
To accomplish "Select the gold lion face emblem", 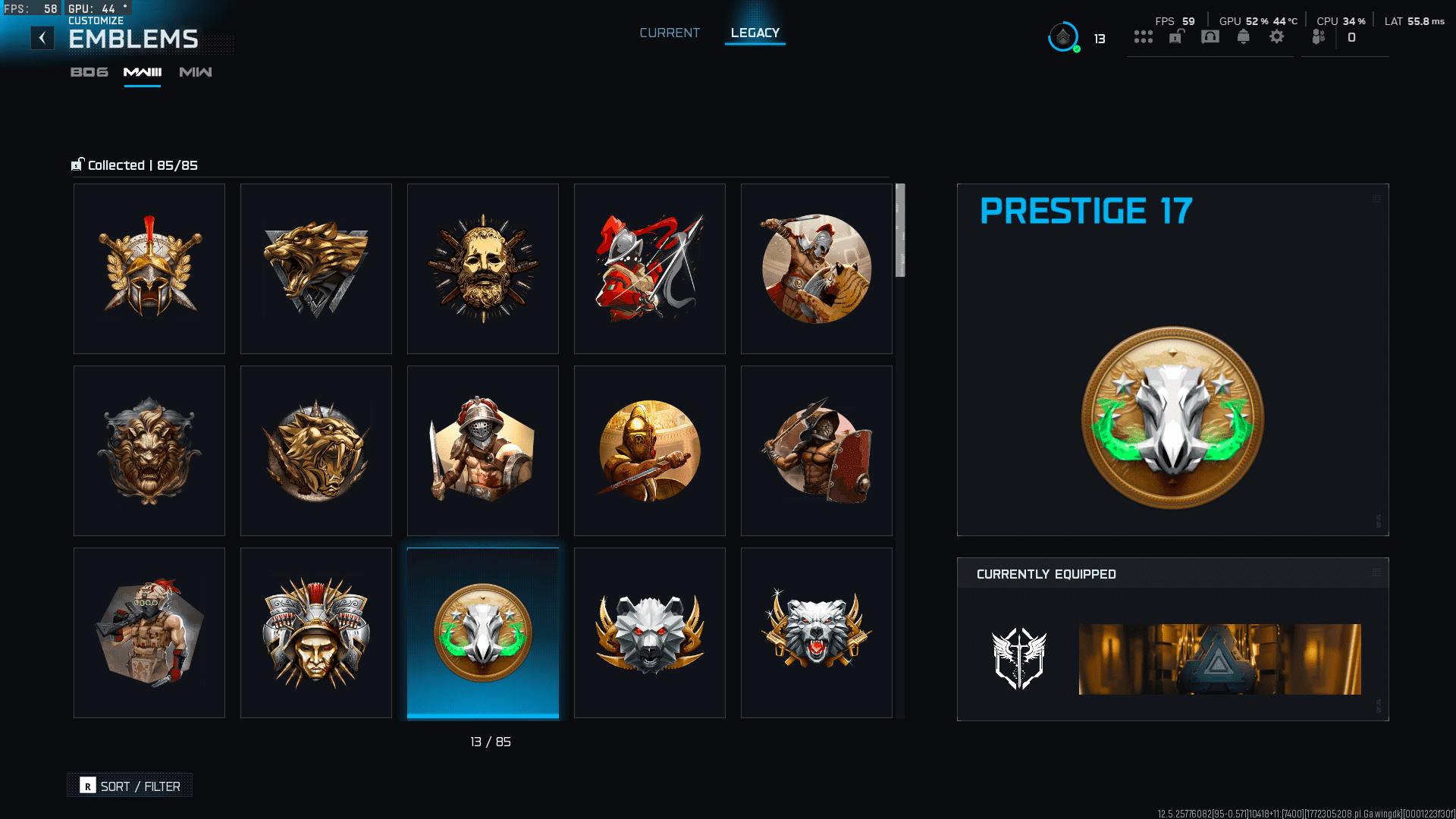I will [x=149, y=450].
